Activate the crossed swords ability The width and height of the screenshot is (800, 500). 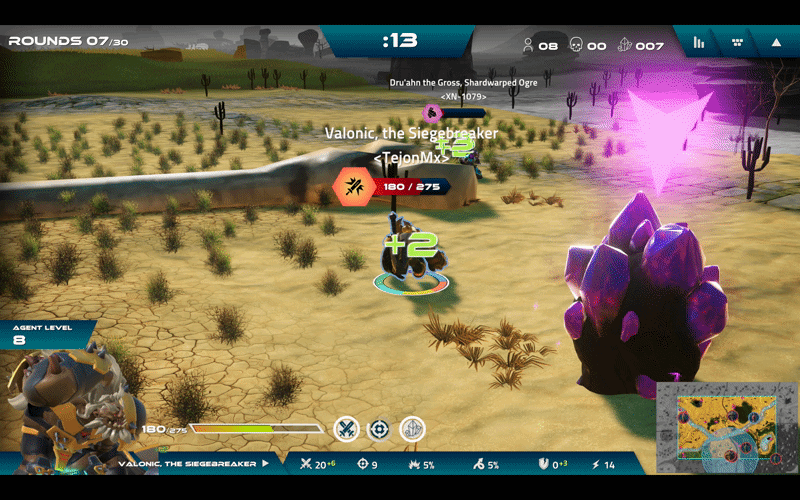[346, 429]
